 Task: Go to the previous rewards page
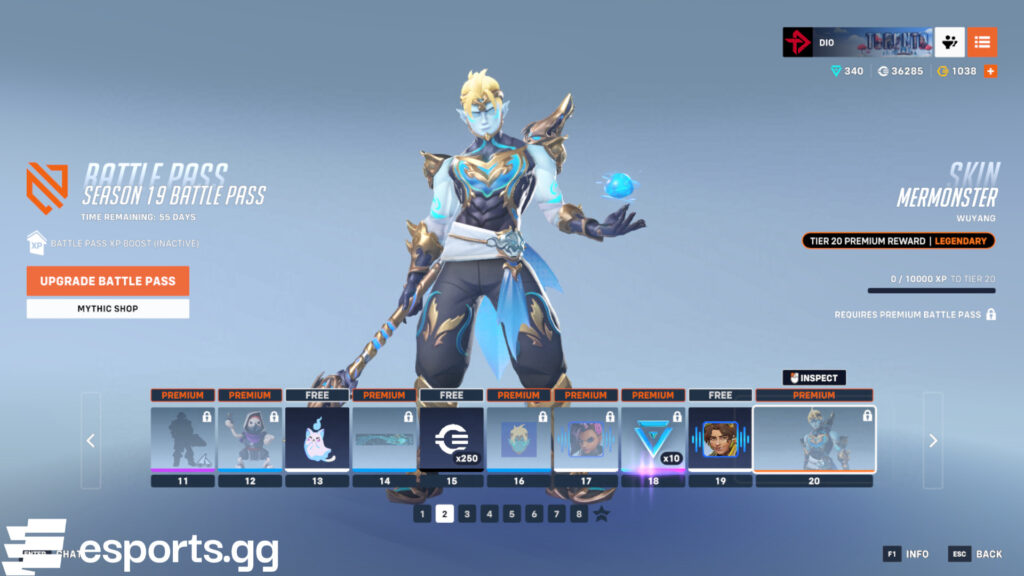click(x=91, y=441)
